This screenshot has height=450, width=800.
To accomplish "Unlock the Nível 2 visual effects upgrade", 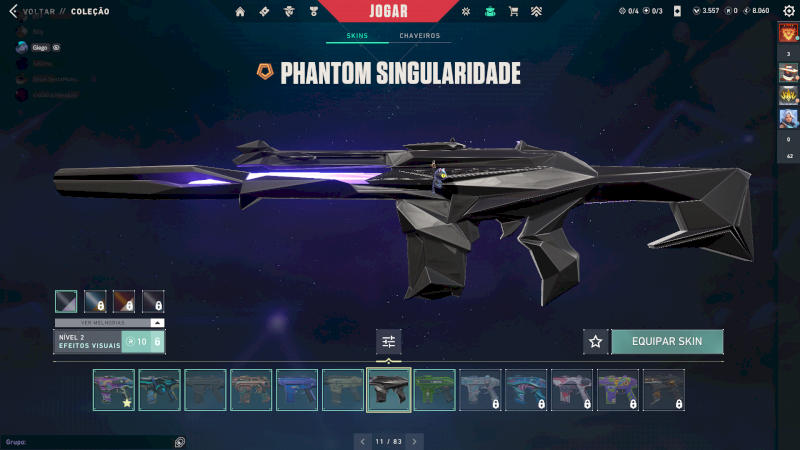I will 142,342.
